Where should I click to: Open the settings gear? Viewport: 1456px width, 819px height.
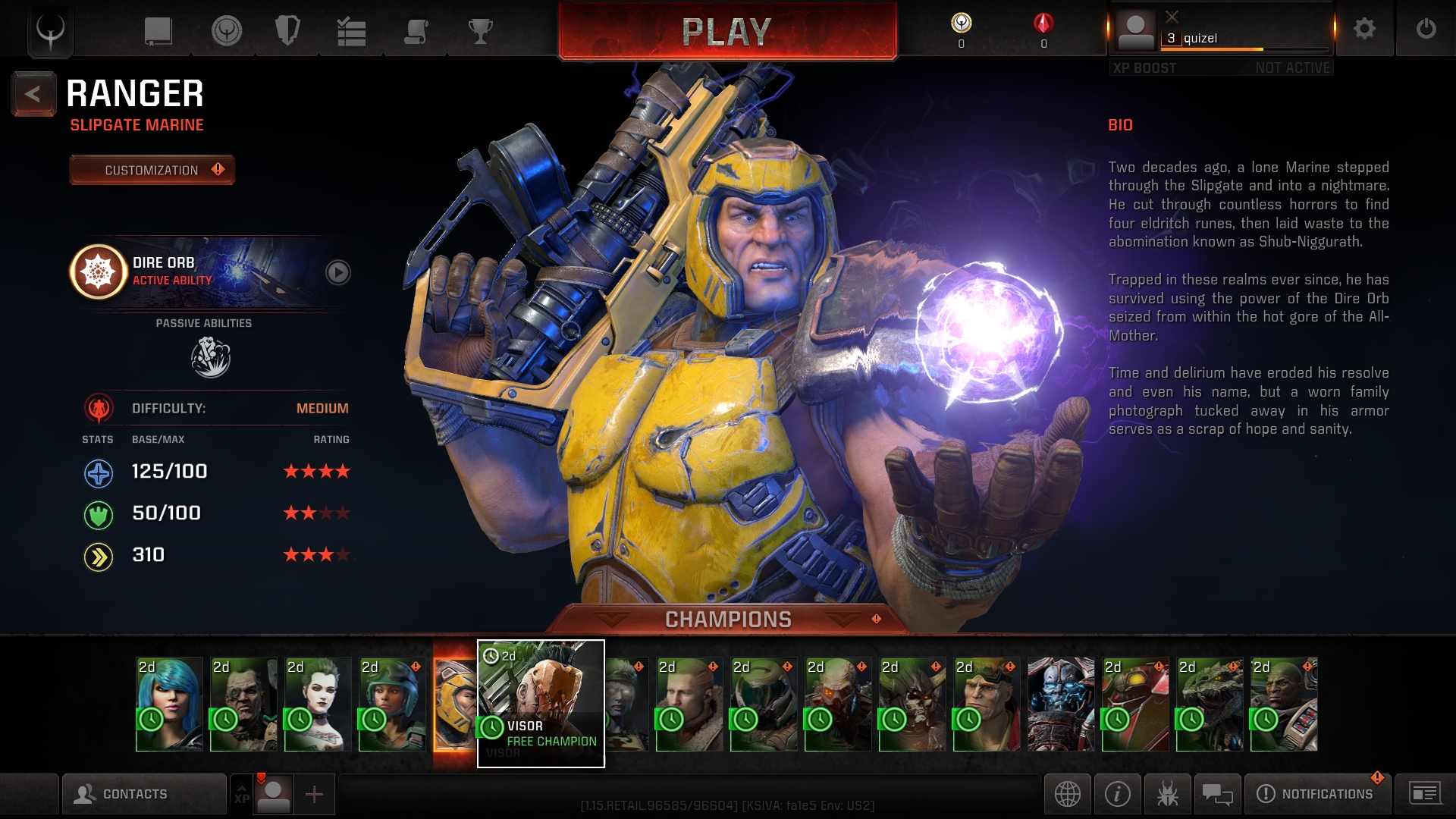[1364, 29]
